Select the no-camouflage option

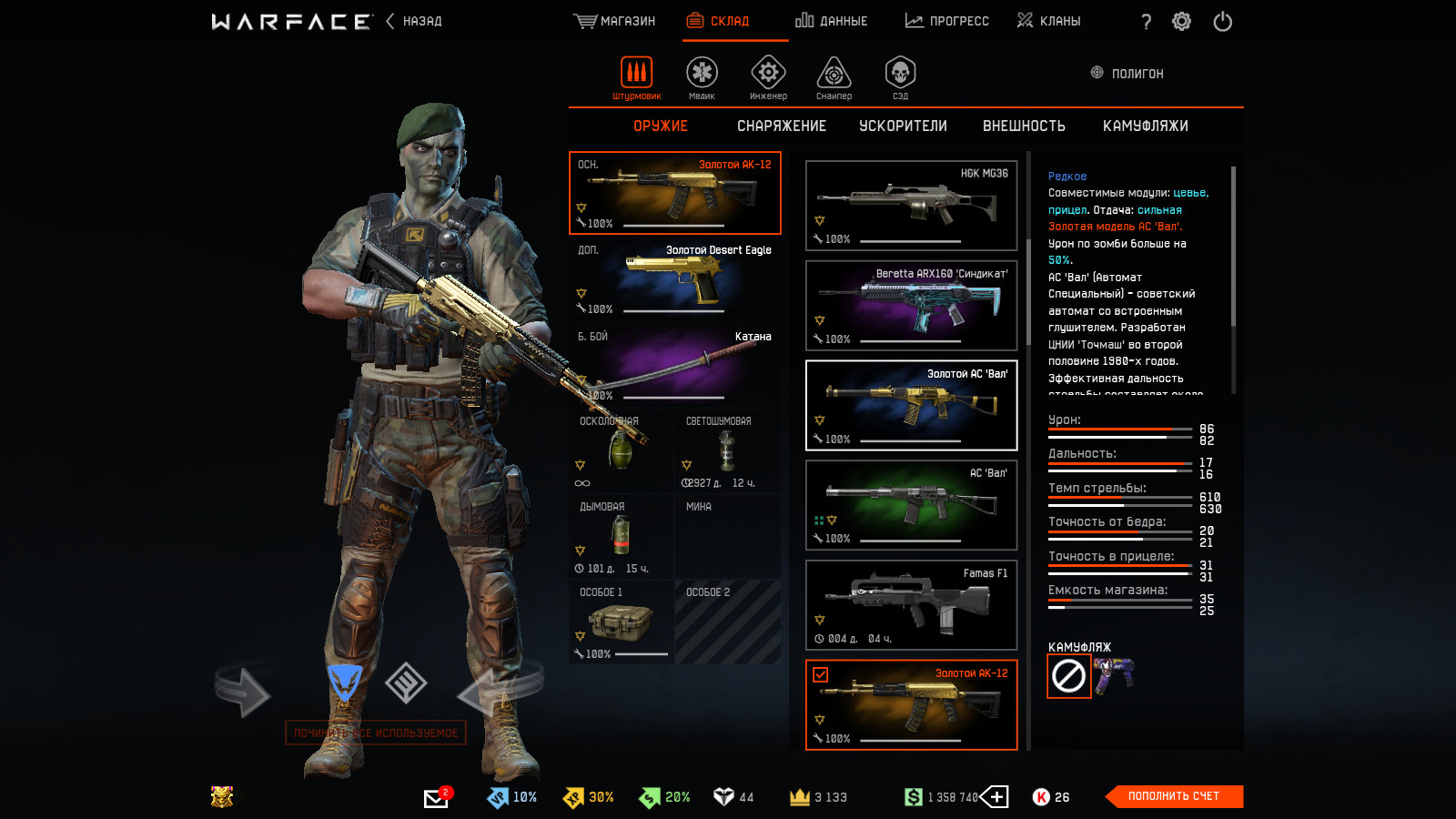pyautogui.click(x=1068, y=676)
